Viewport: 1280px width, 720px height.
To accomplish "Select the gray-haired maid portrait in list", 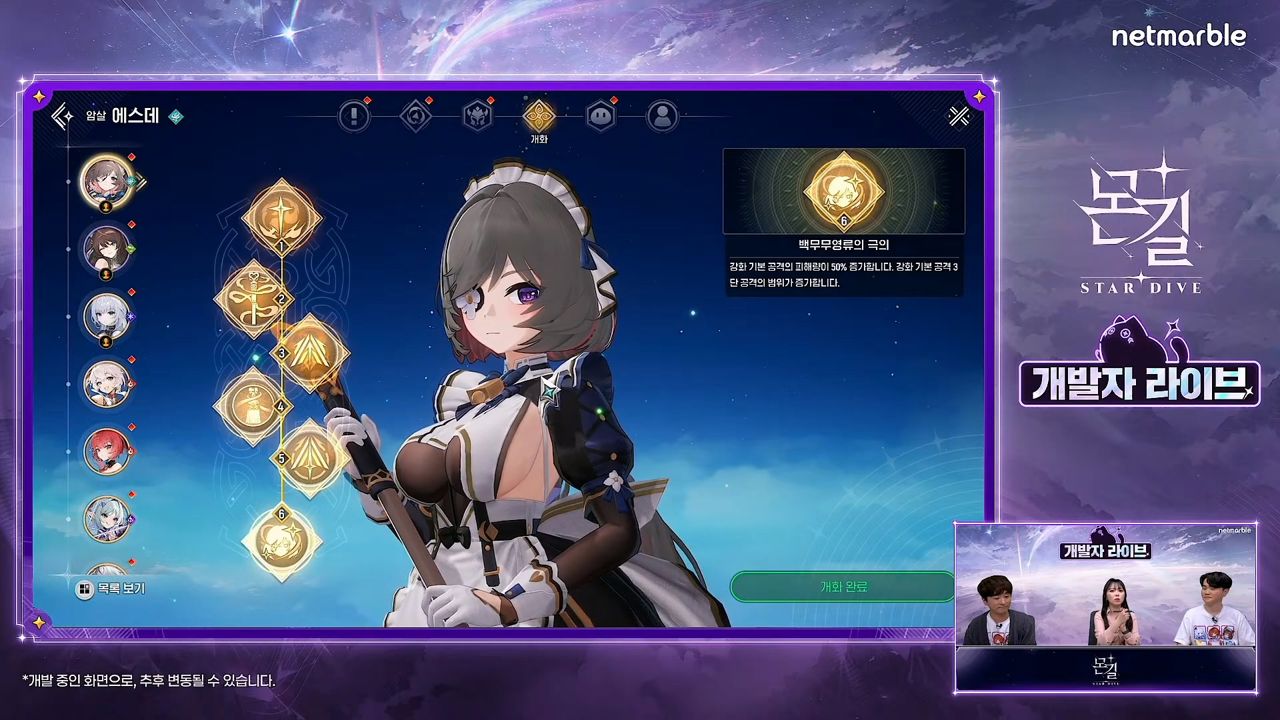I will pyautogui.click(x=106, y=180).
